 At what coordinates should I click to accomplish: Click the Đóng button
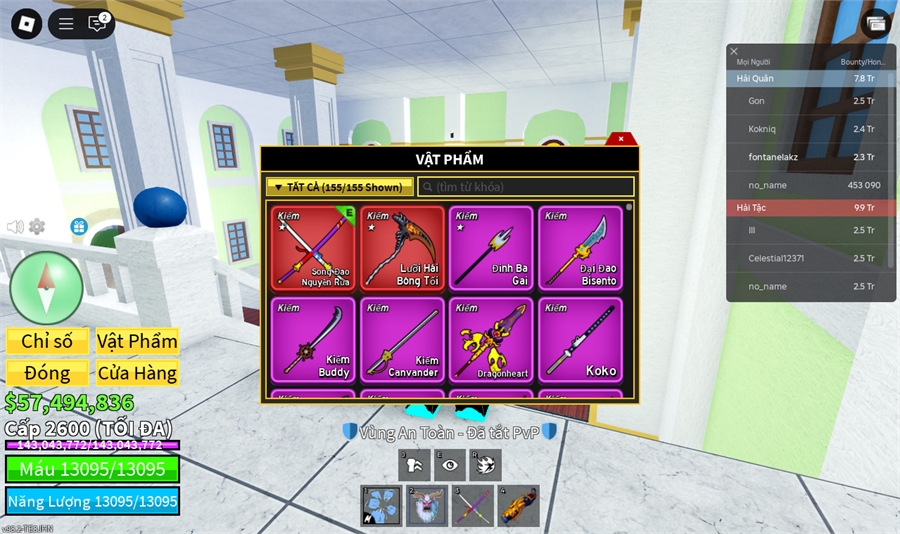coord(47,373)
